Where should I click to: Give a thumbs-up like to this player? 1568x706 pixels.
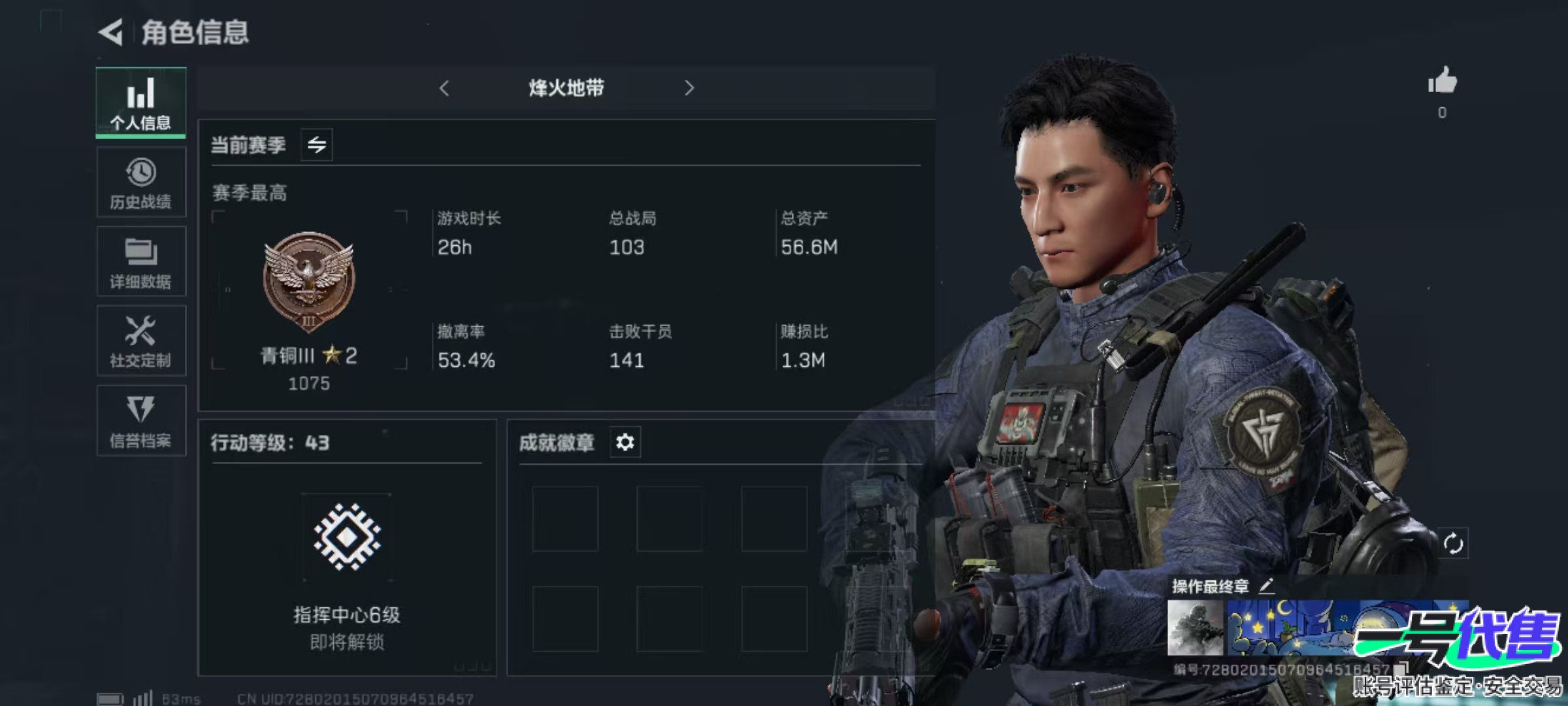coord(1442,82)
